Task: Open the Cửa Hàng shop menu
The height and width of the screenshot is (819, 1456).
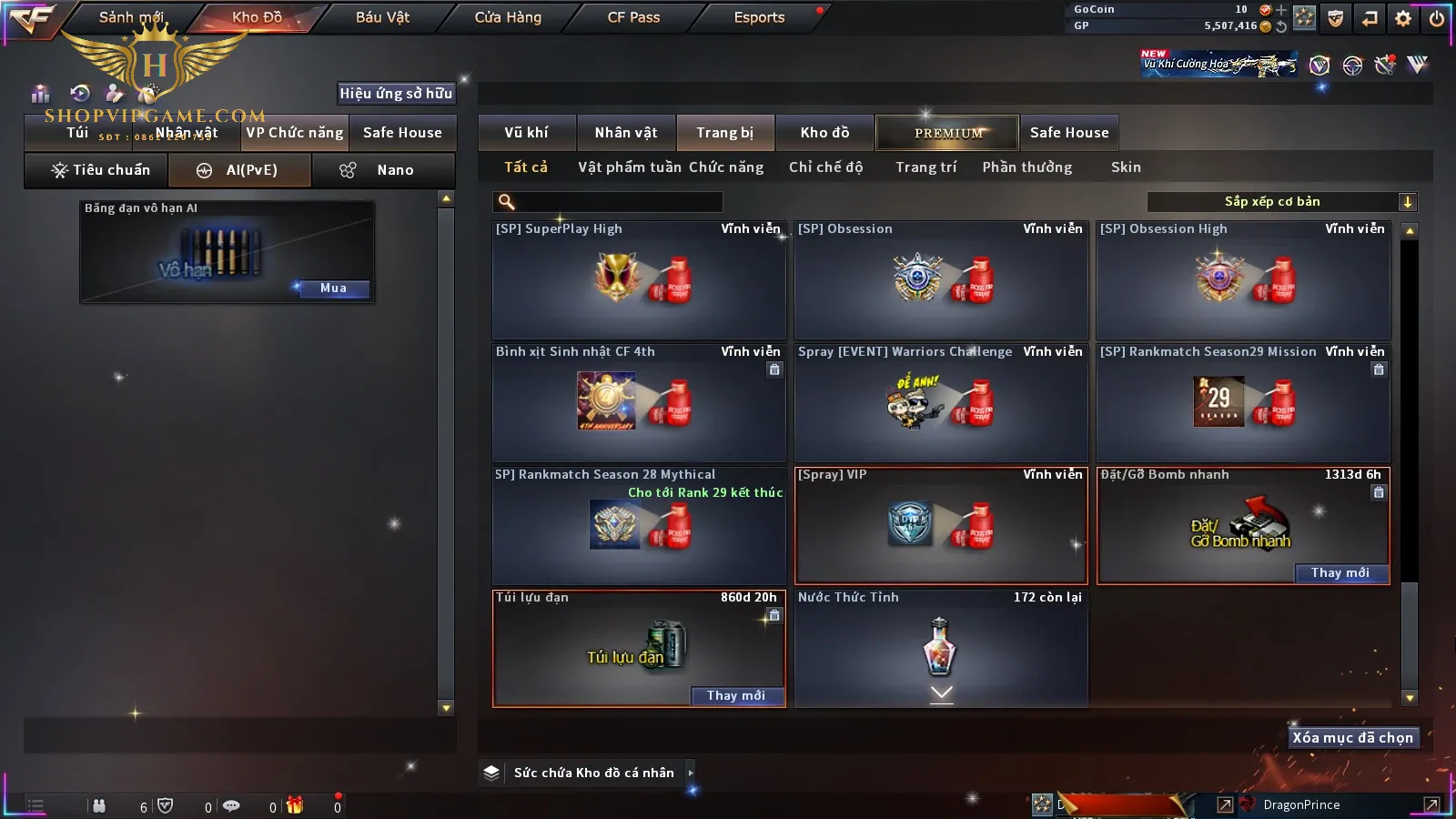Action: (x=508, y=17)
